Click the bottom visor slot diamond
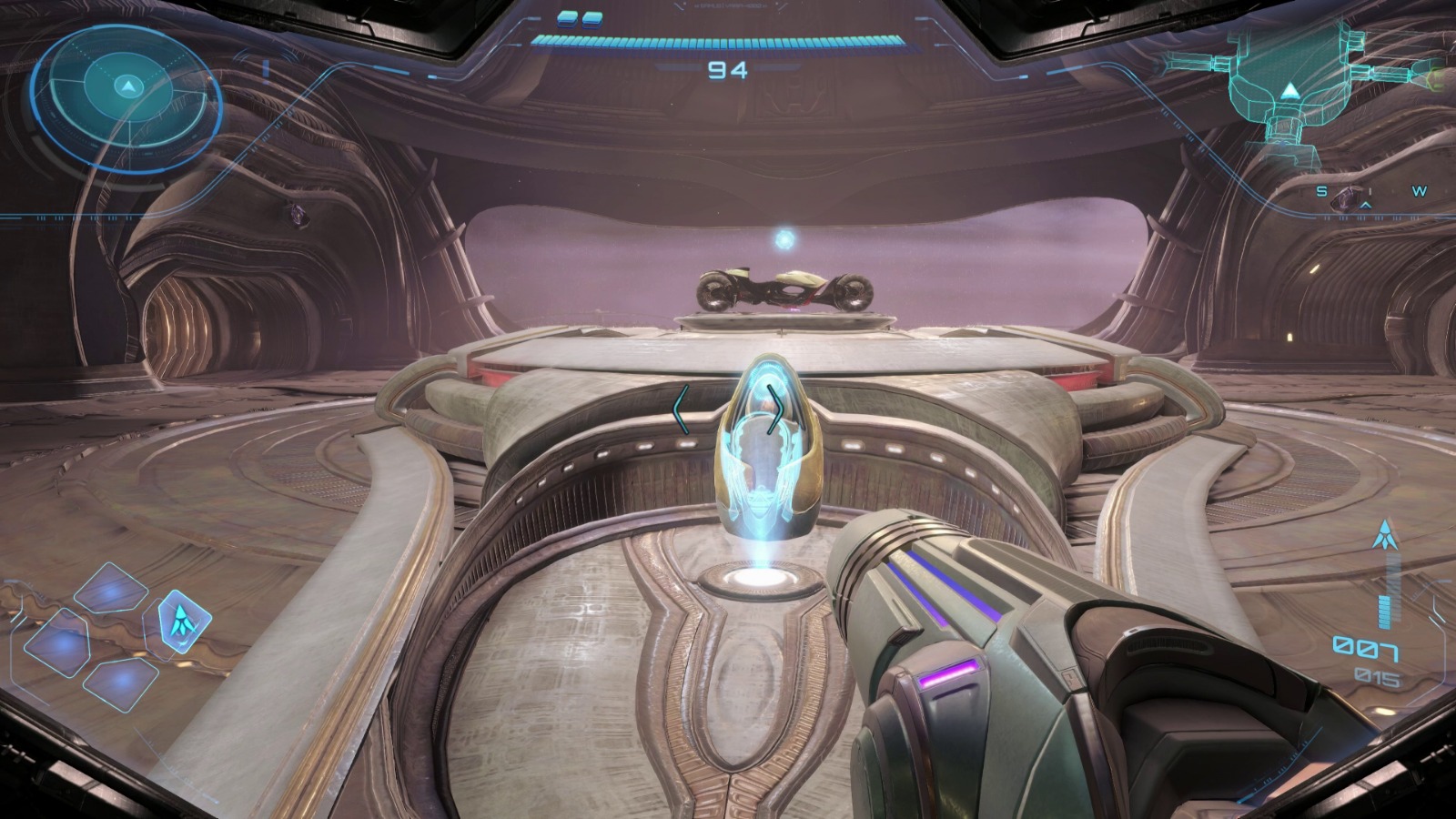Image resolution: width=1456 pixels, height=819 pixels. [122, 679]
